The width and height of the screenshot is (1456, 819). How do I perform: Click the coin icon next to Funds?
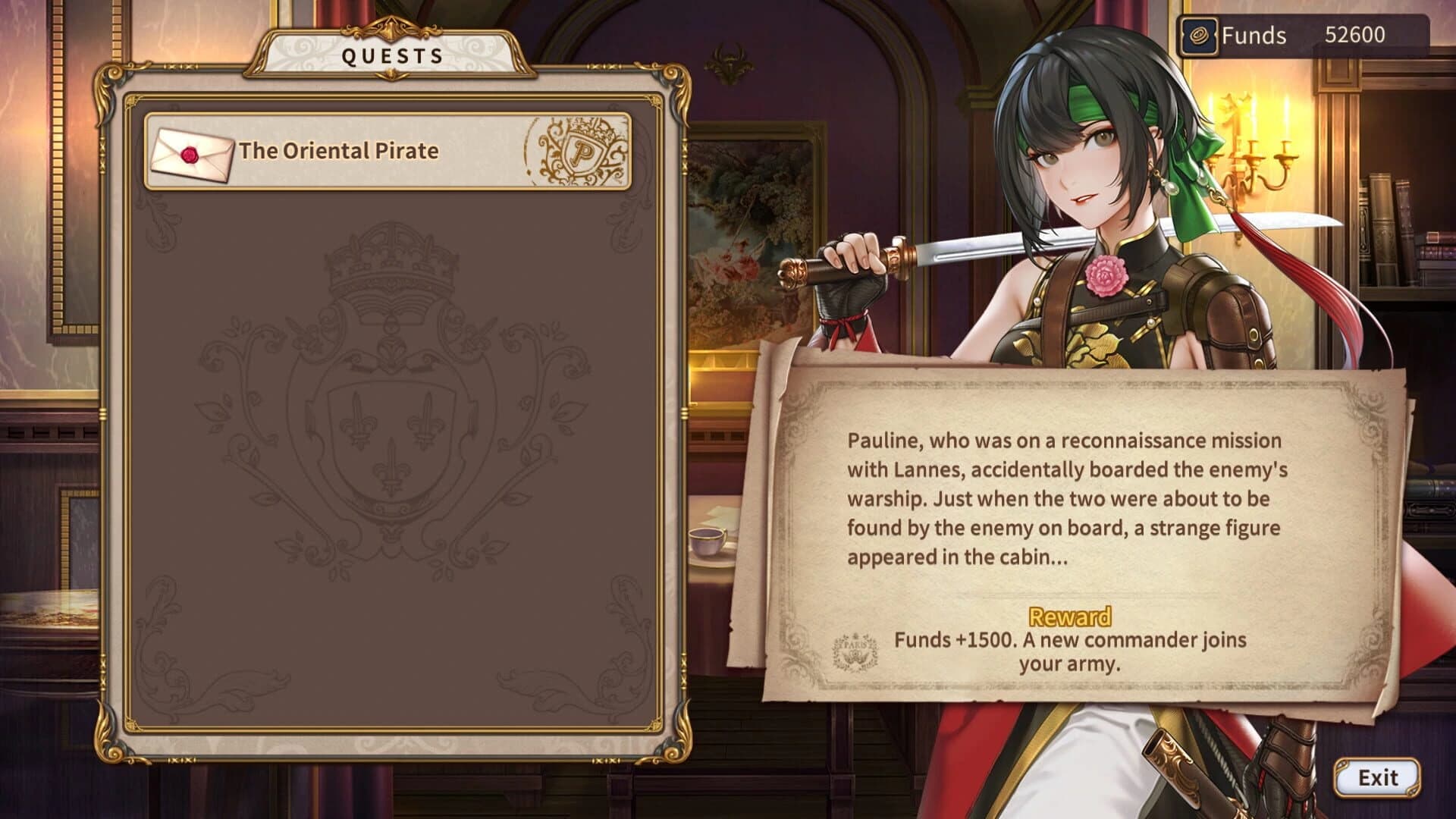(1197, 34)
